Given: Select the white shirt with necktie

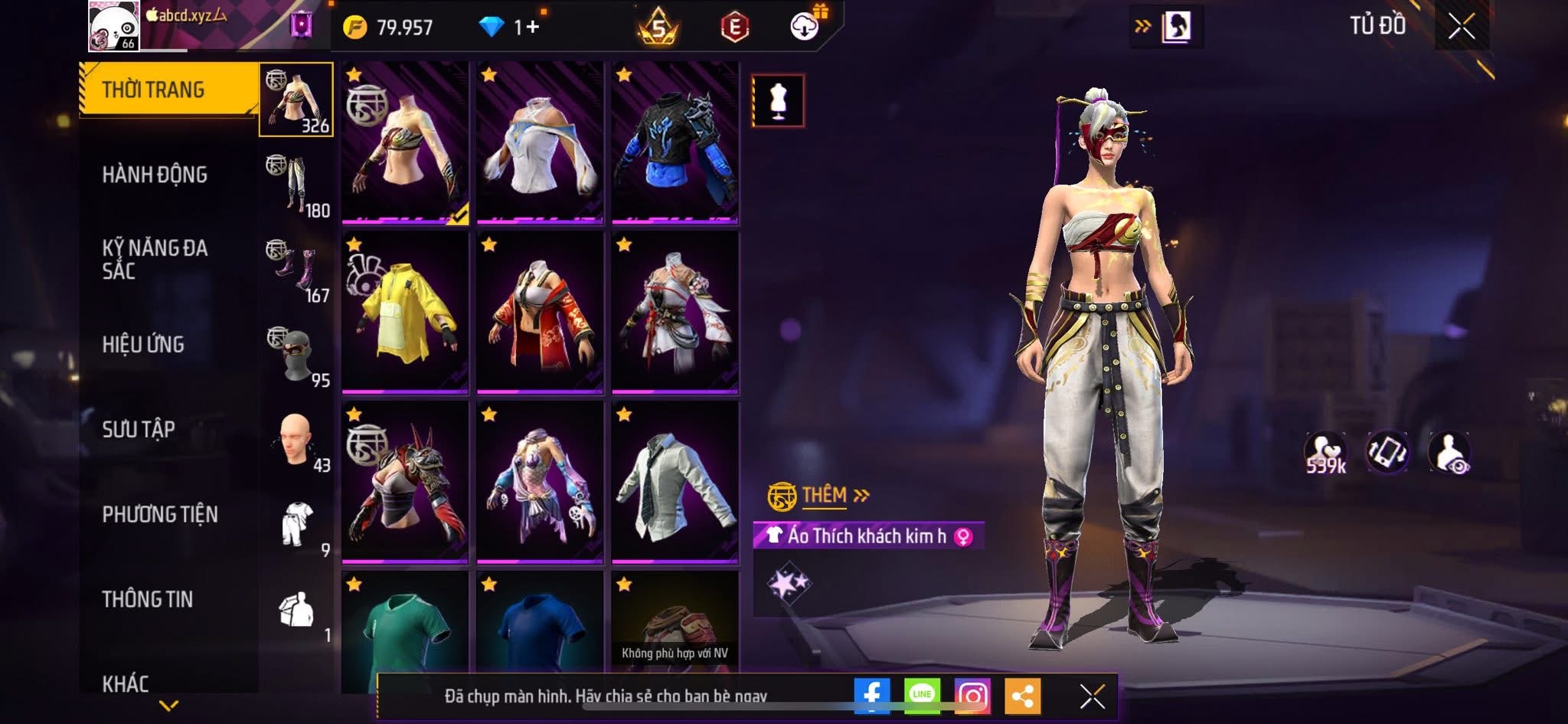Looking at the screenshot, I should point(675,483).
